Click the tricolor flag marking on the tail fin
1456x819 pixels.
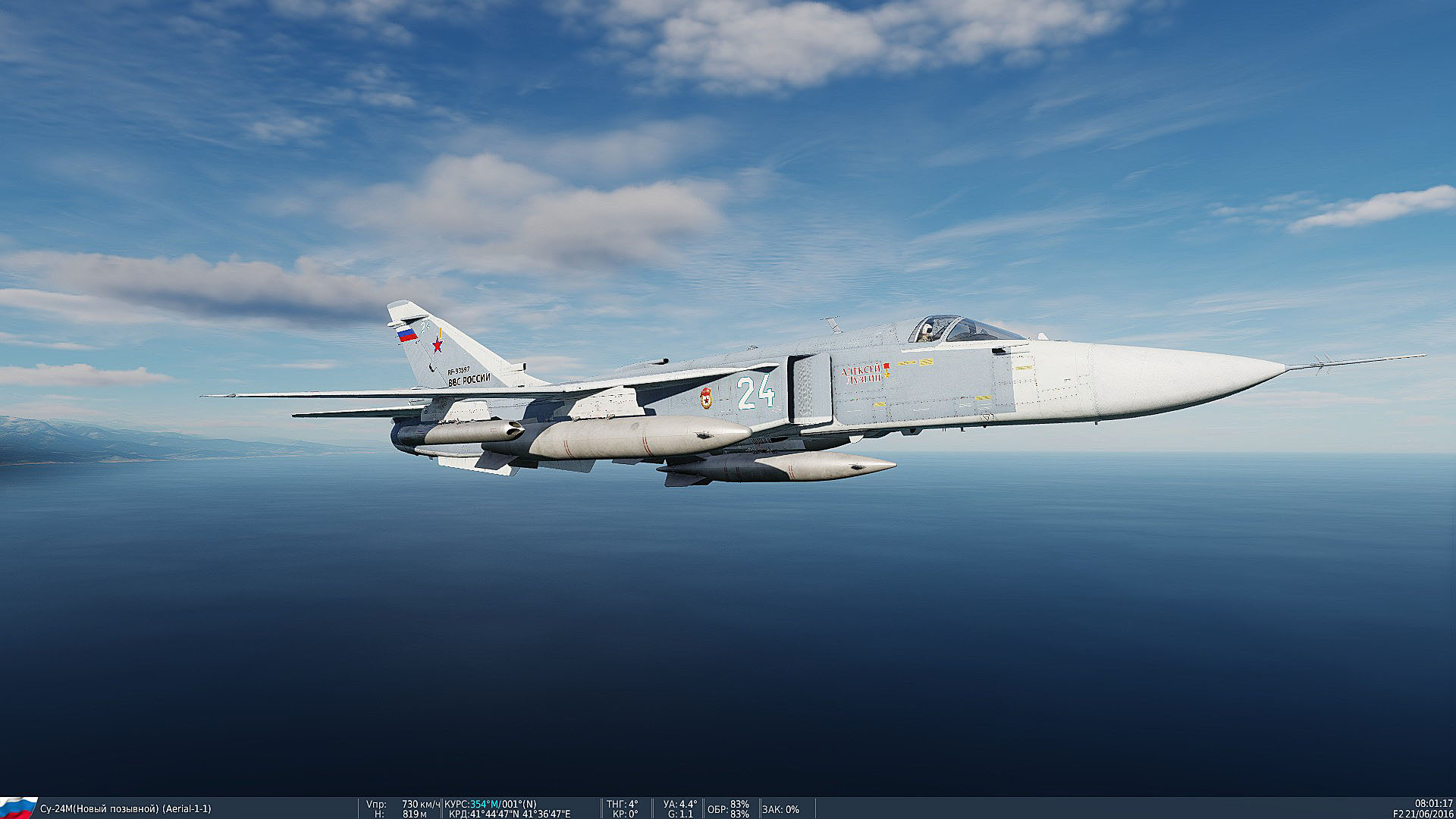point(407,334)
